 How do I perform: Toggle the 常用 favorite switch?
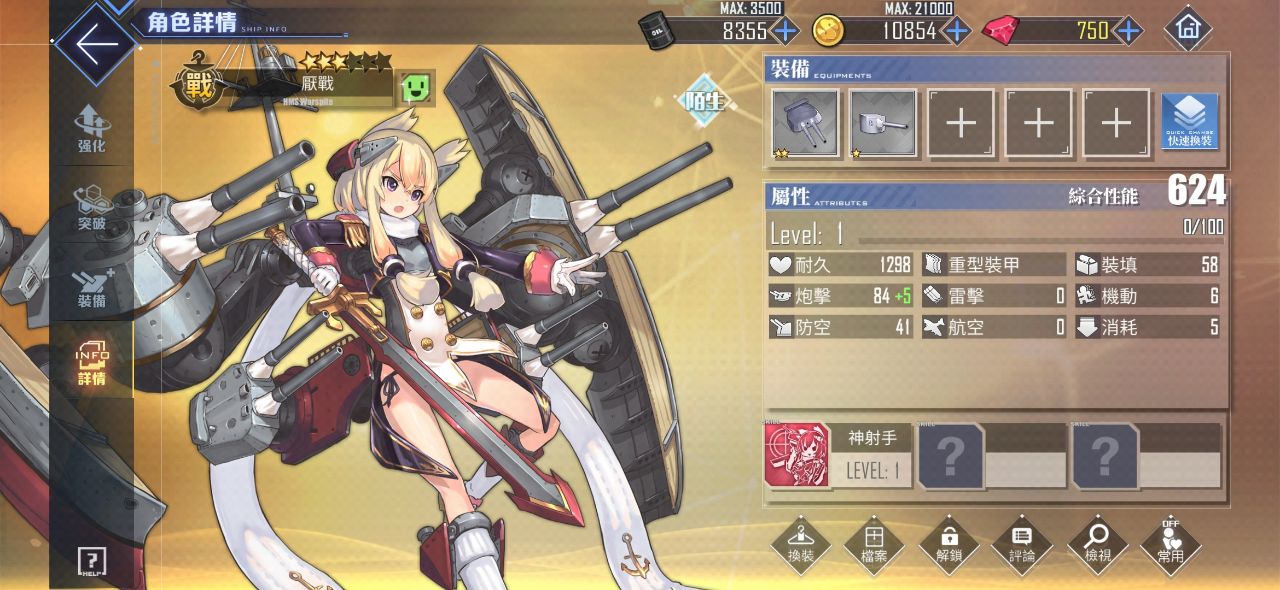click(1171, 545)
